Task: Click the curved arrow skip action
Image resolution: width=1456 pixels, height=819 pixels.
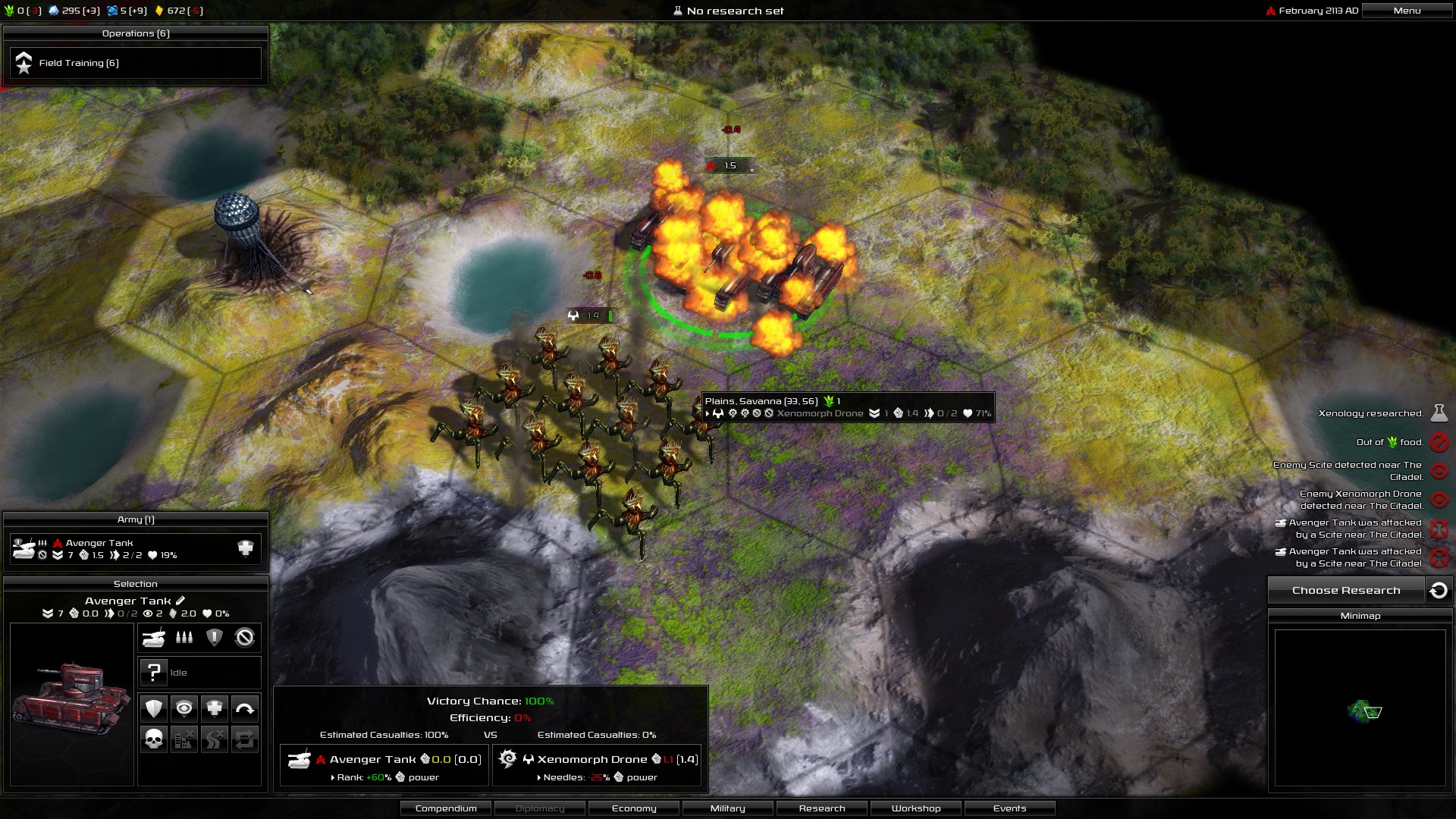Action: click(245, 709)
